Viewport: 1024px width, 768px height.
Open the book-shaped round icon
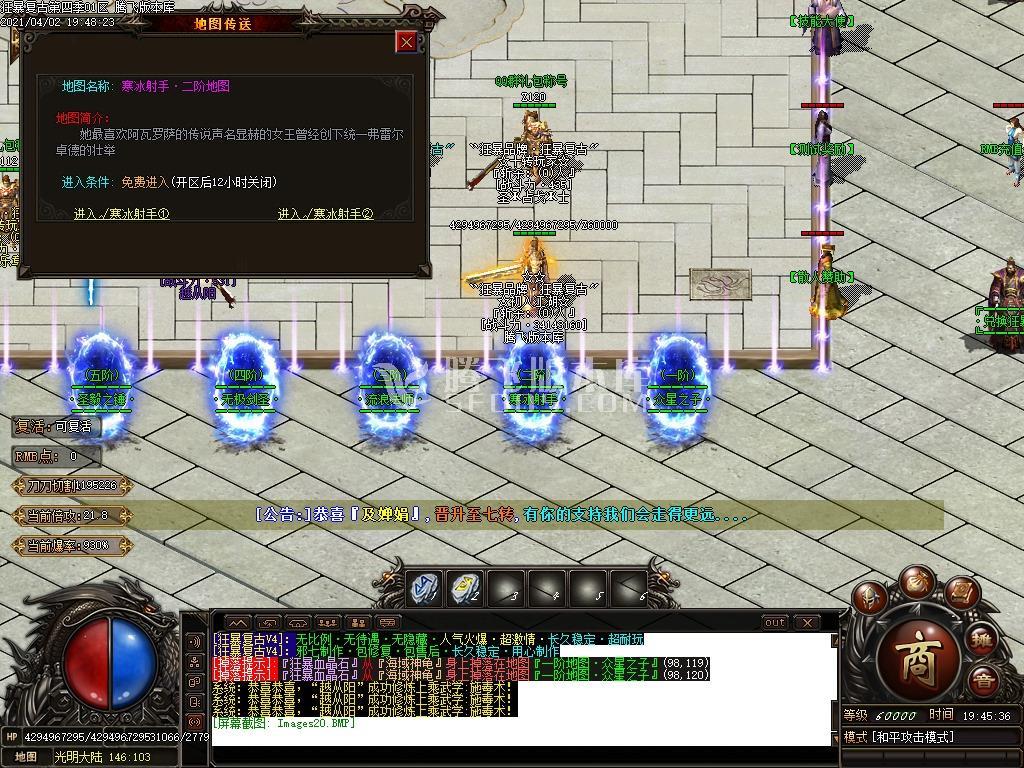click(960, 592)
